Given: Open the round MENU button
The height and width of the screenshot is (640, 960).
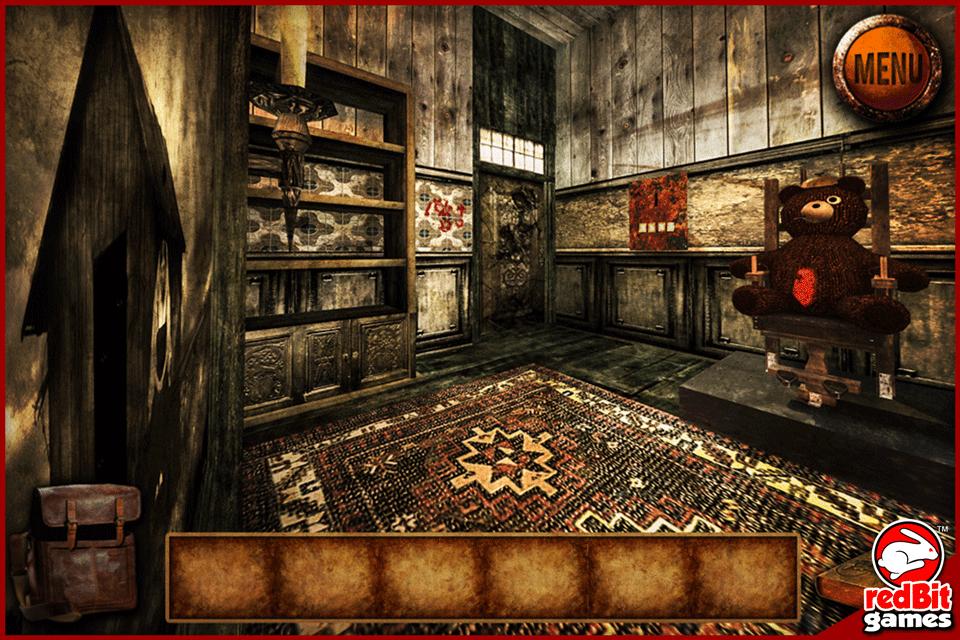Looking at the screenshot, I should point(886,68).
